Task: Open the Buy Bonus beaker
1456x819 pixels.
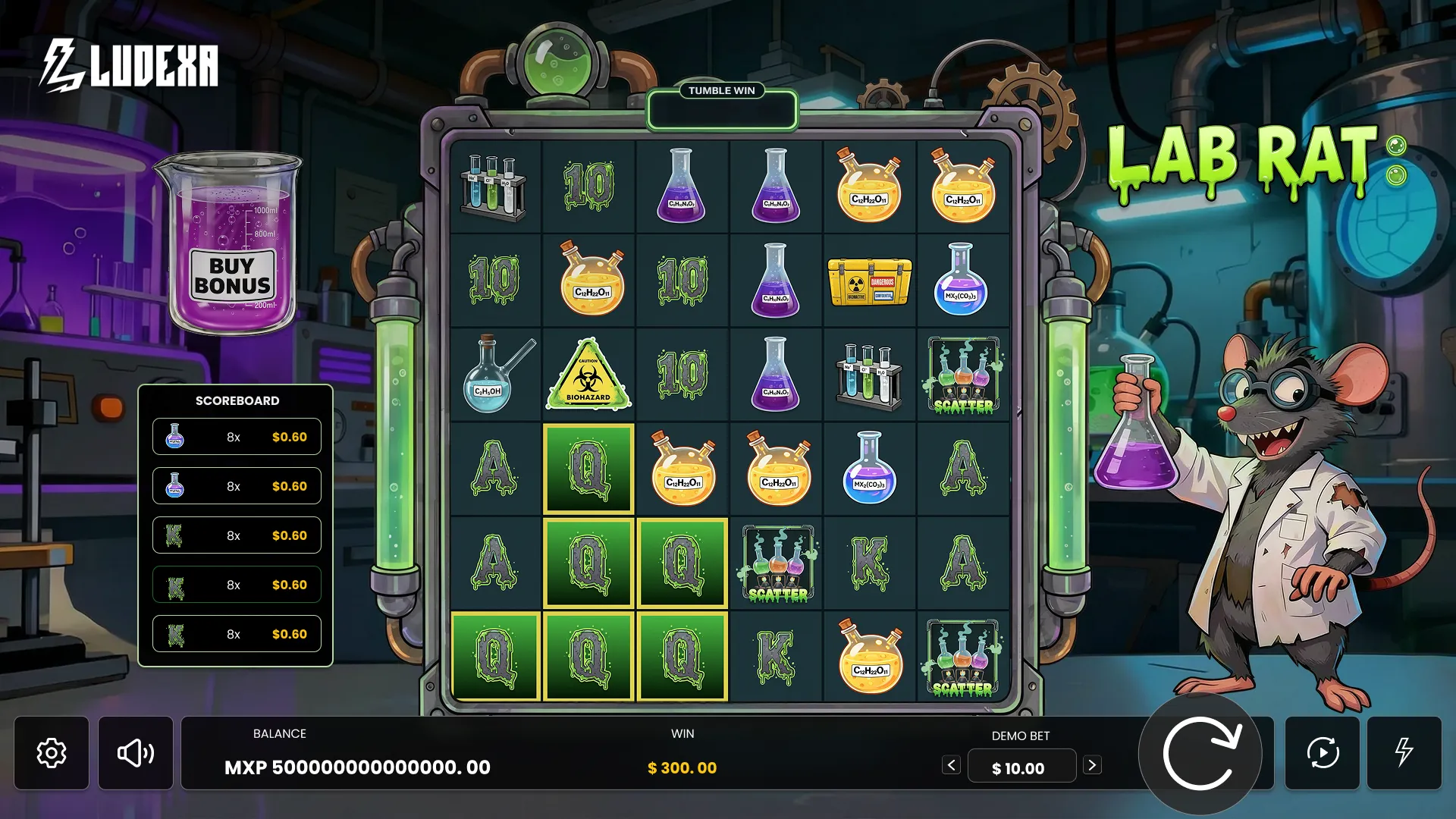Action: click(231, 250)
